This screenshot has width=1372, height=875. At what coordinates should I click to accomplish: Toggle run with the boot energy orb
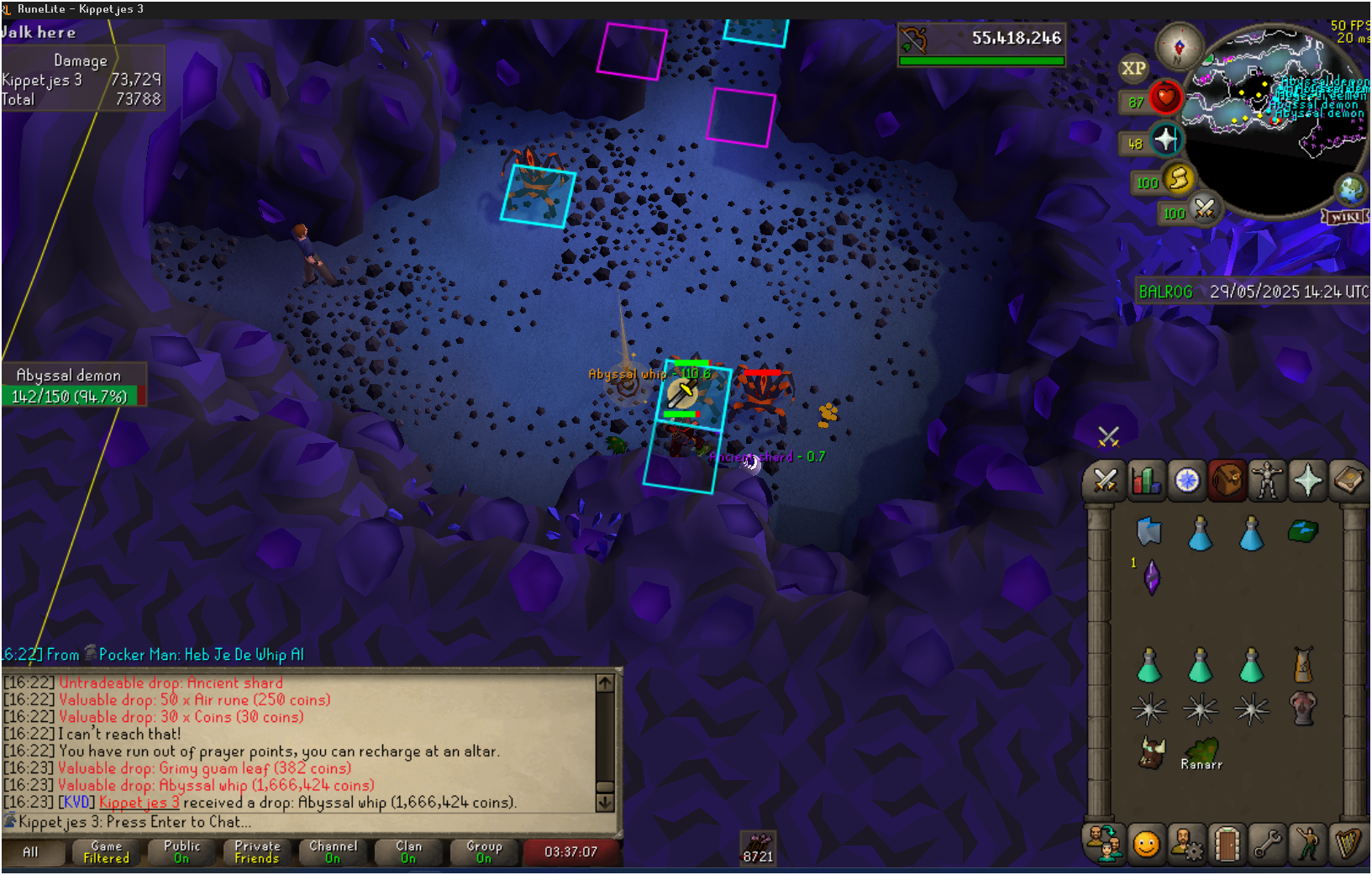click(x=1179, y=179)
